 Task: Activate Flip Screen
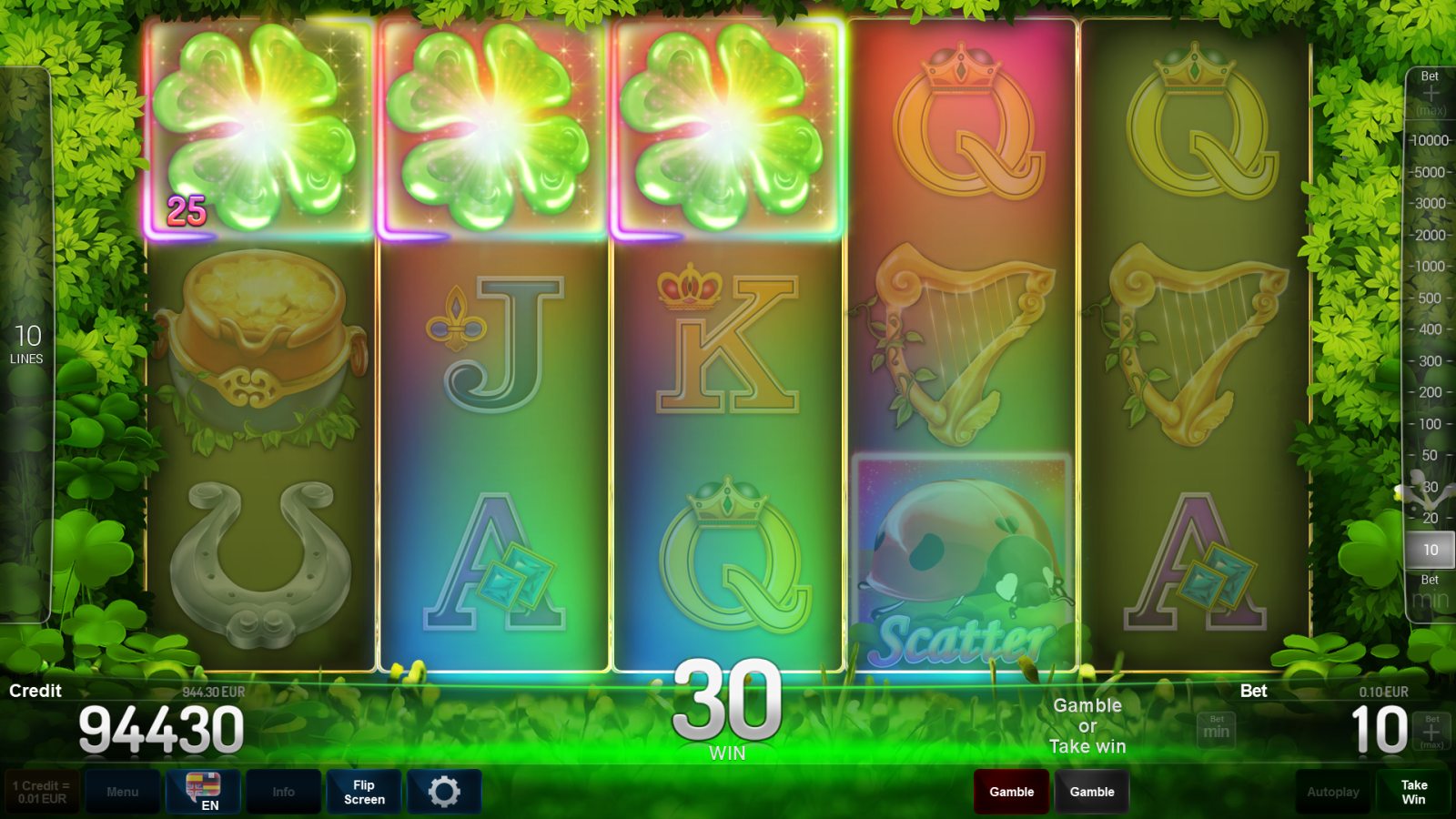(363, 792)
